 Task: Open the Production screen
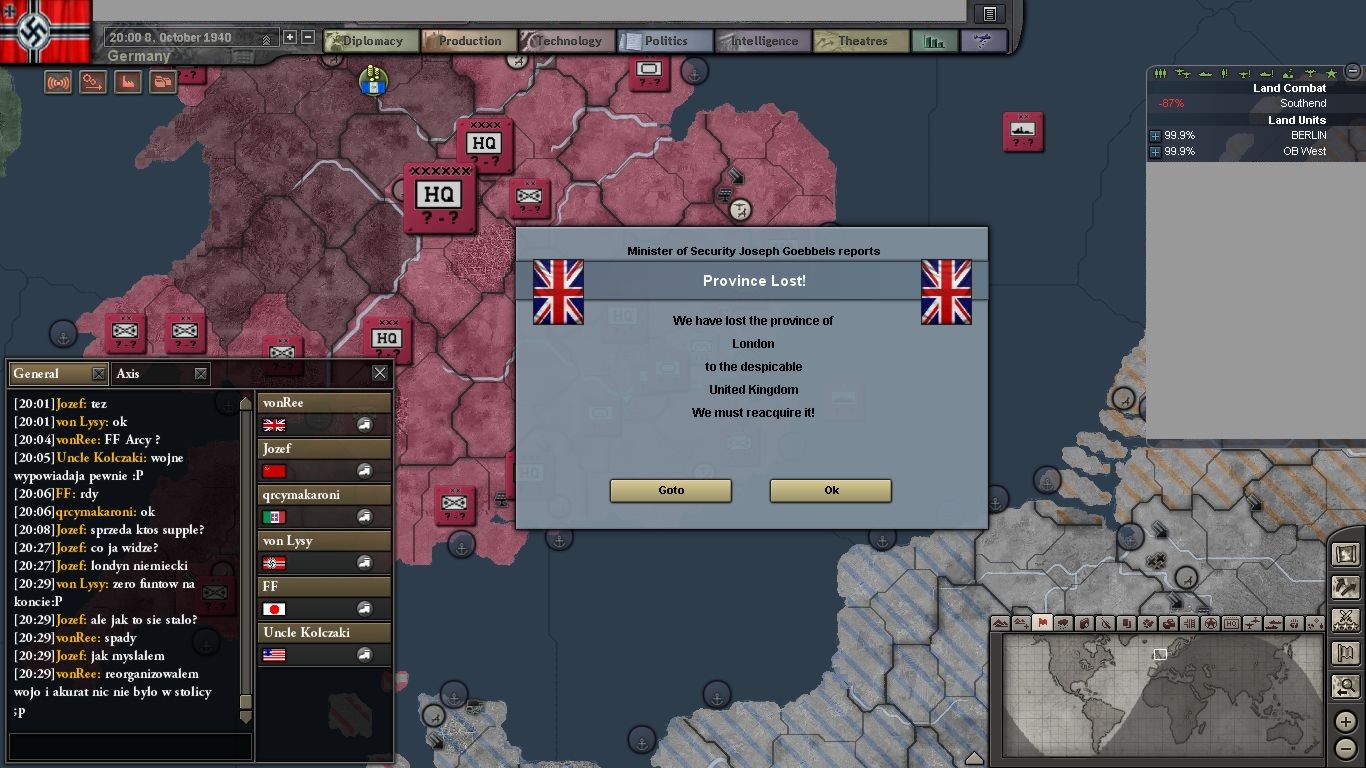(x=468, y=41)
